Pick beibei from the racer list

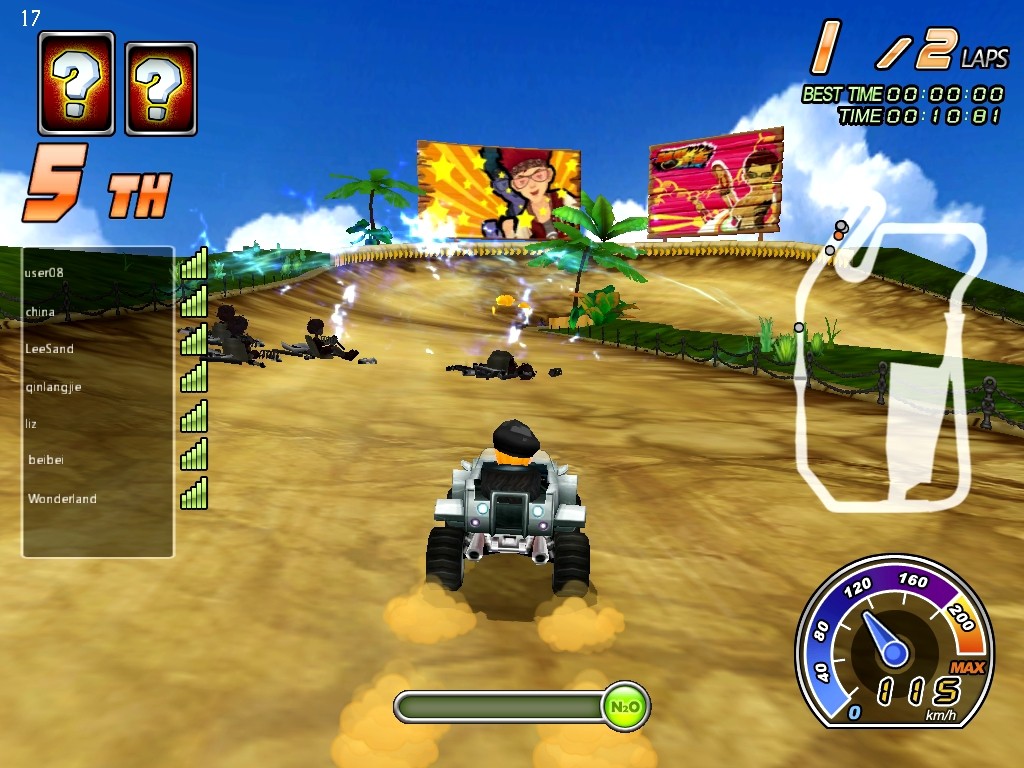point(47,461)
